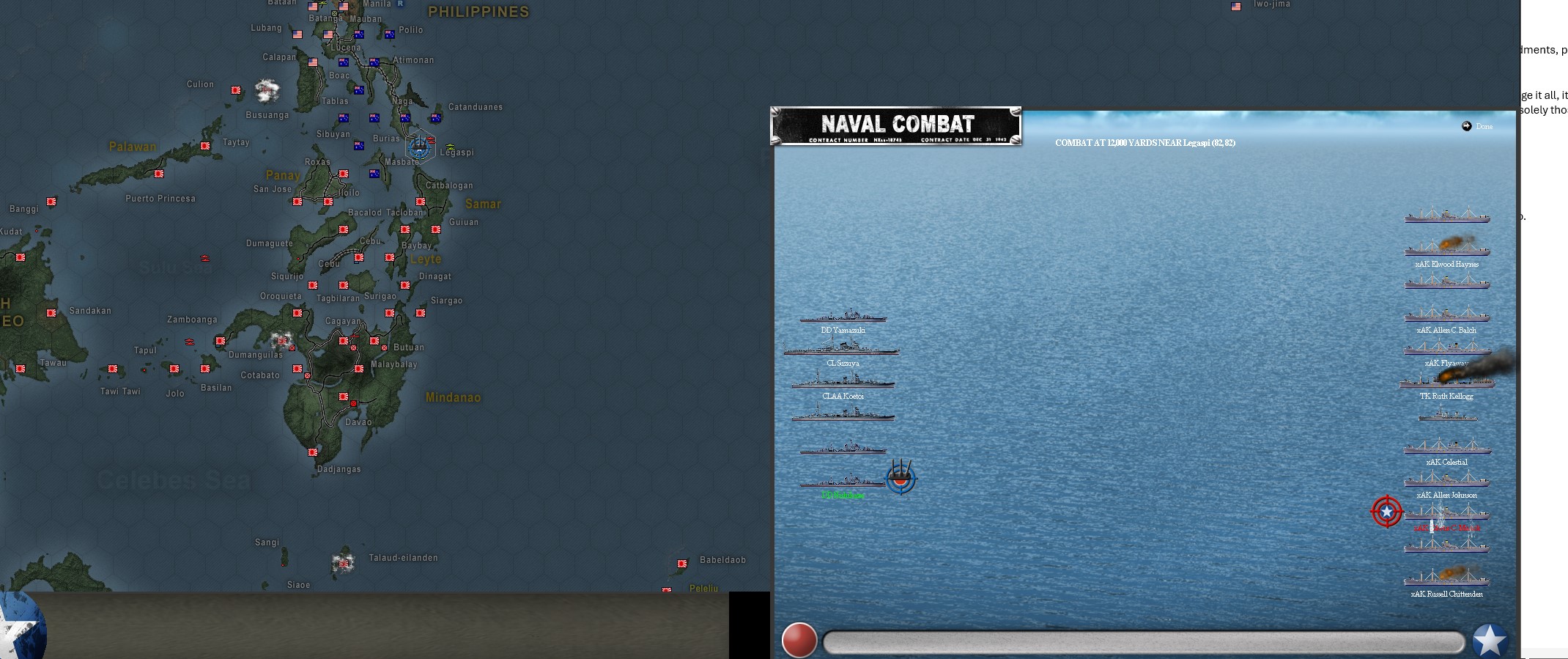Image resolution: width=1568 pixels, height=659 pixels.
Task: Select the Legaspi naval combat hex marker
Action: (x=420, y=147)
